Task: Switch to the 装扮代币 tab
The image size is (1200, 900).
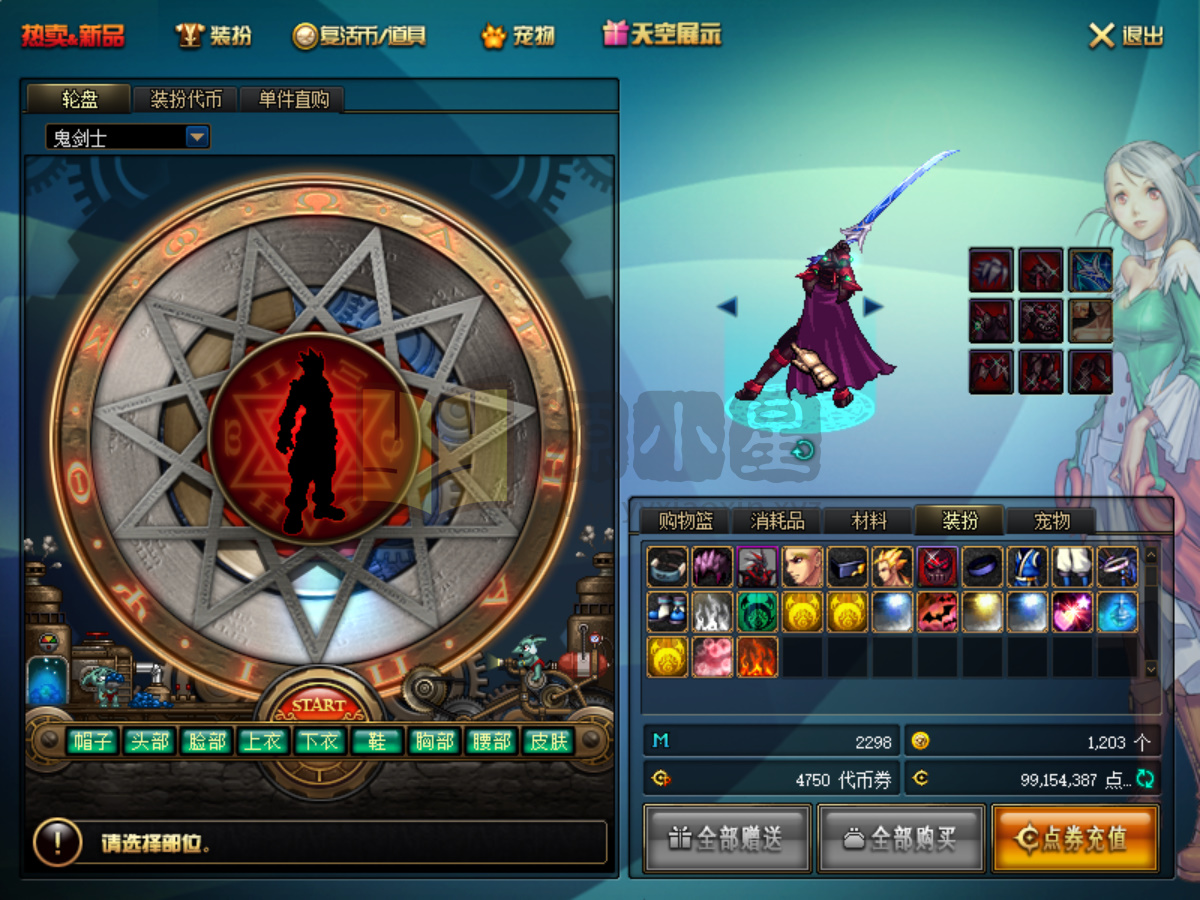Action: coord(187,99)
